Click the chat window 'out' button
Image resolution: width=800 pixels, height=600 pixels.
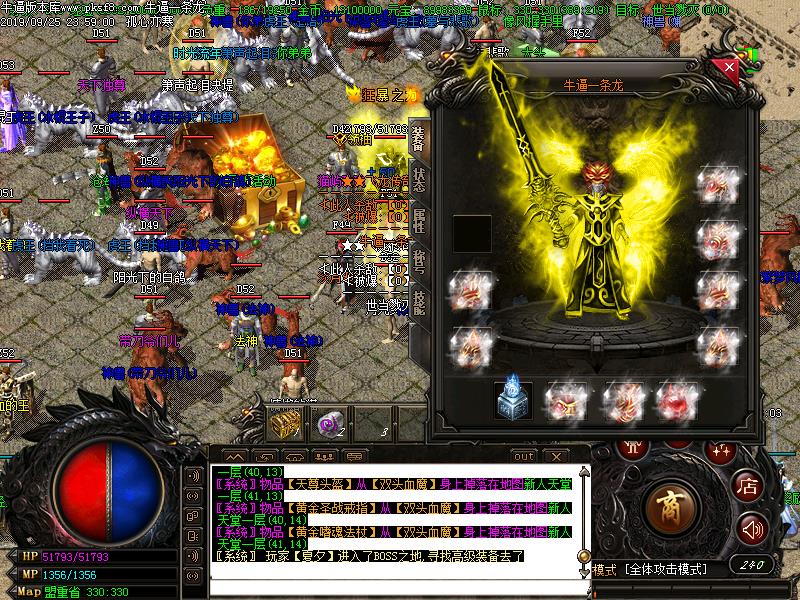tap(523, 456)
